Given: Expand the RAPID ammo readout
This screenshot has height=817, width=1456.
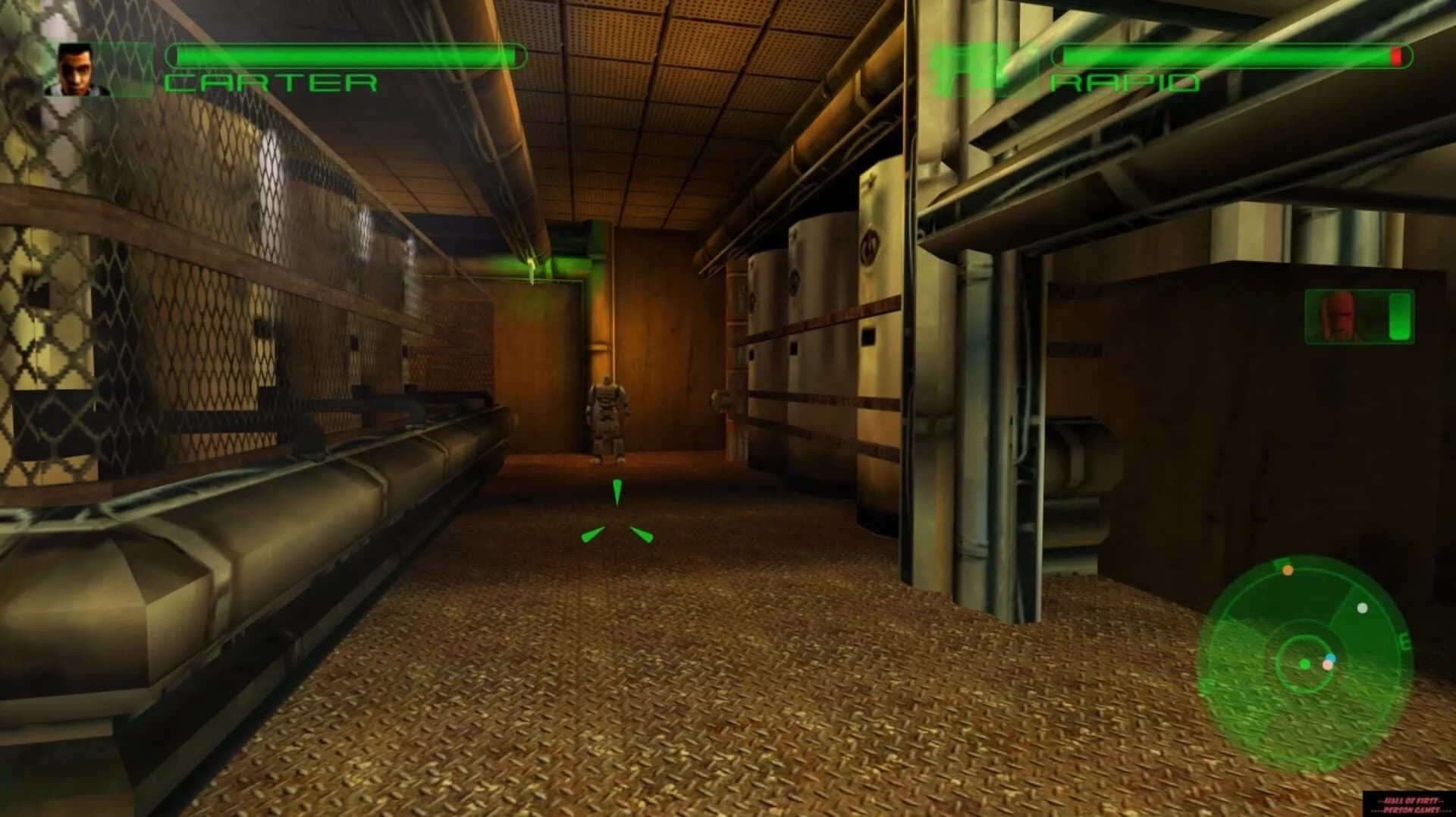Looking at the screenshot, I should 1232,54.
